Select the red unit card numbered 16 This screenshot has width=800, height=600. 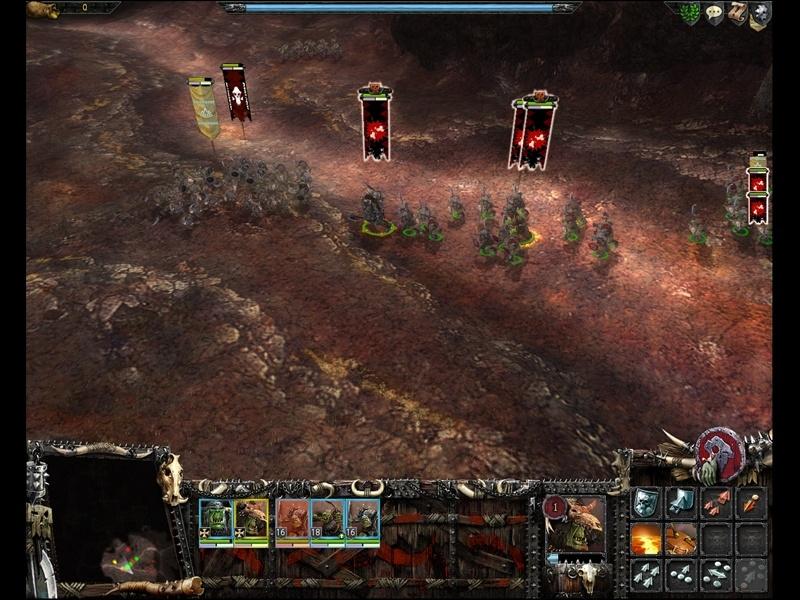click(290, 520)
